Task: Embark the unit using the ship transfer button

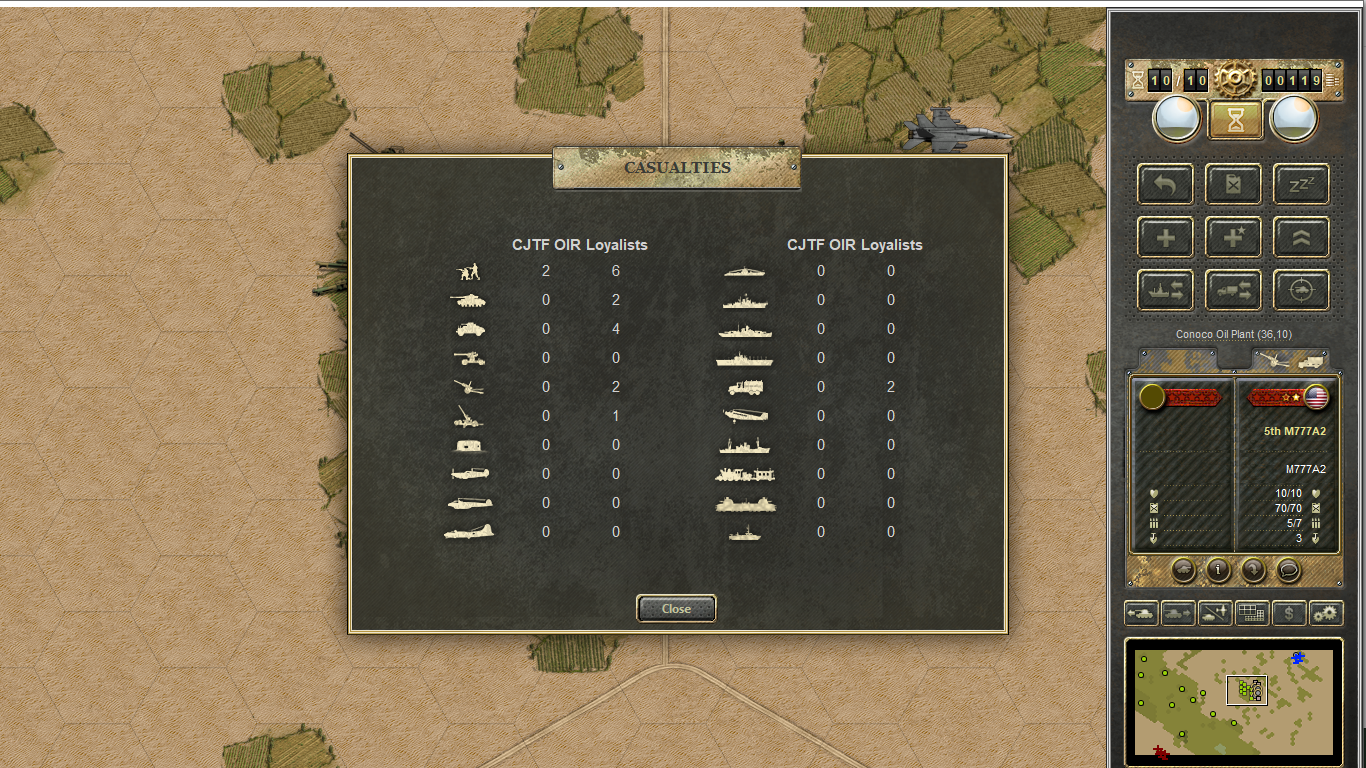Action: click(1165, 290)
